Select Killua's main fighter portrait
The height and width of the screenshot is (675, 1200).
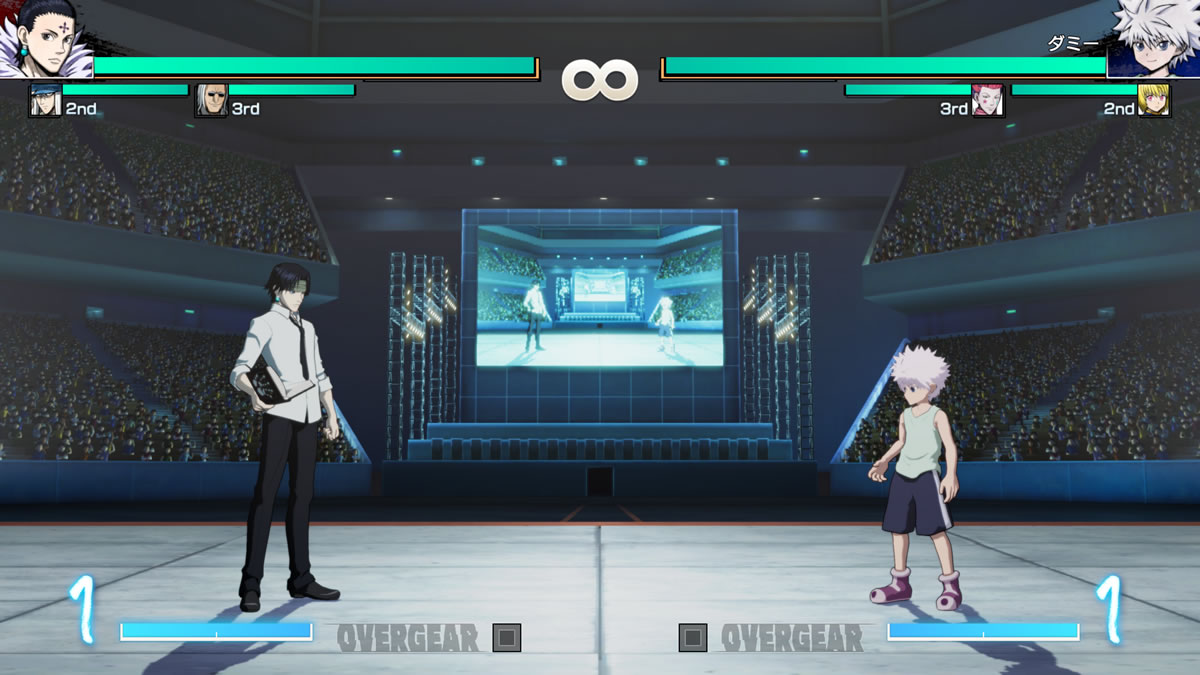(x=1153, y=40)
